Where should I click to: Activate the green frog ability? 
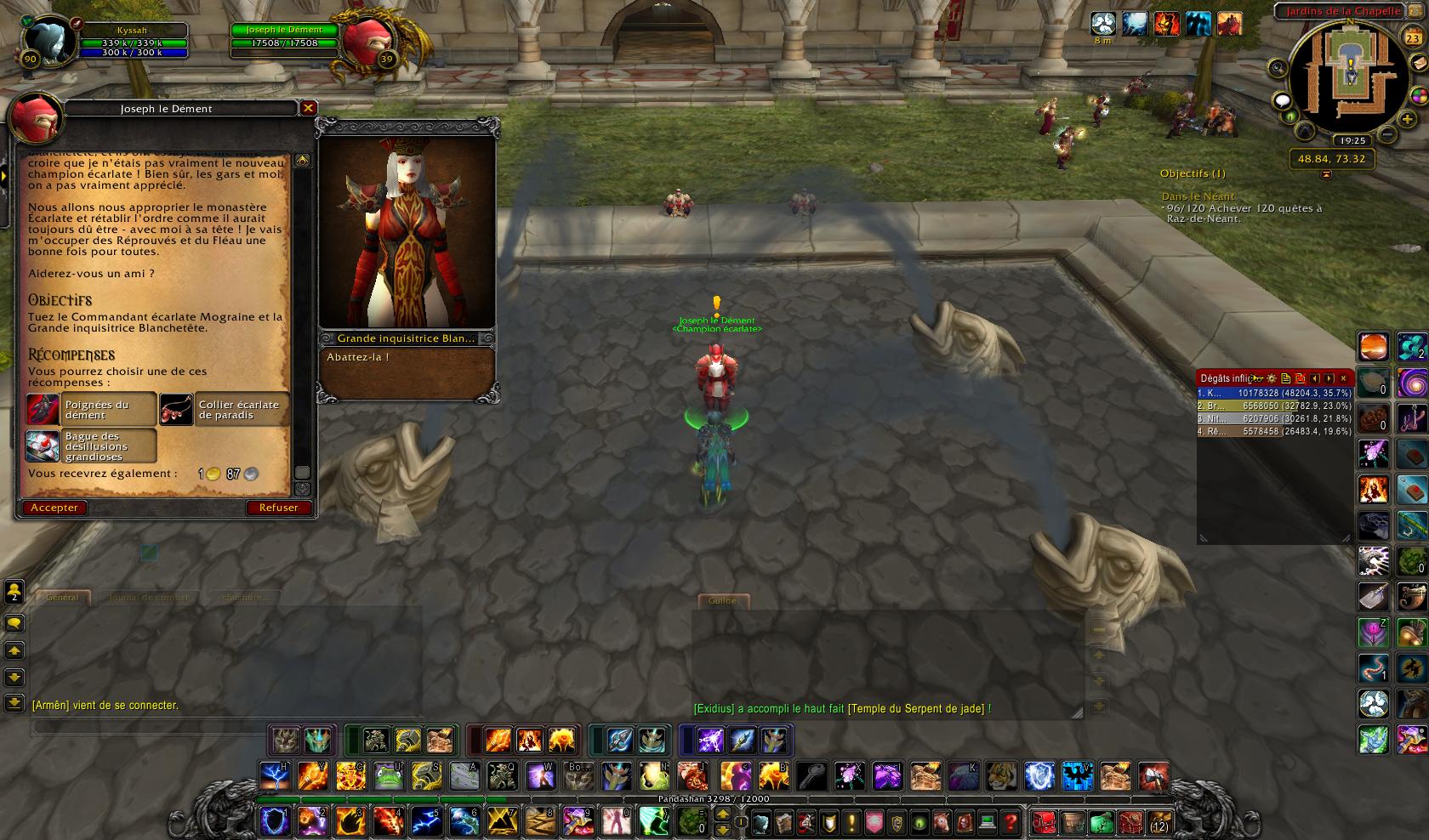coord(387,776)
